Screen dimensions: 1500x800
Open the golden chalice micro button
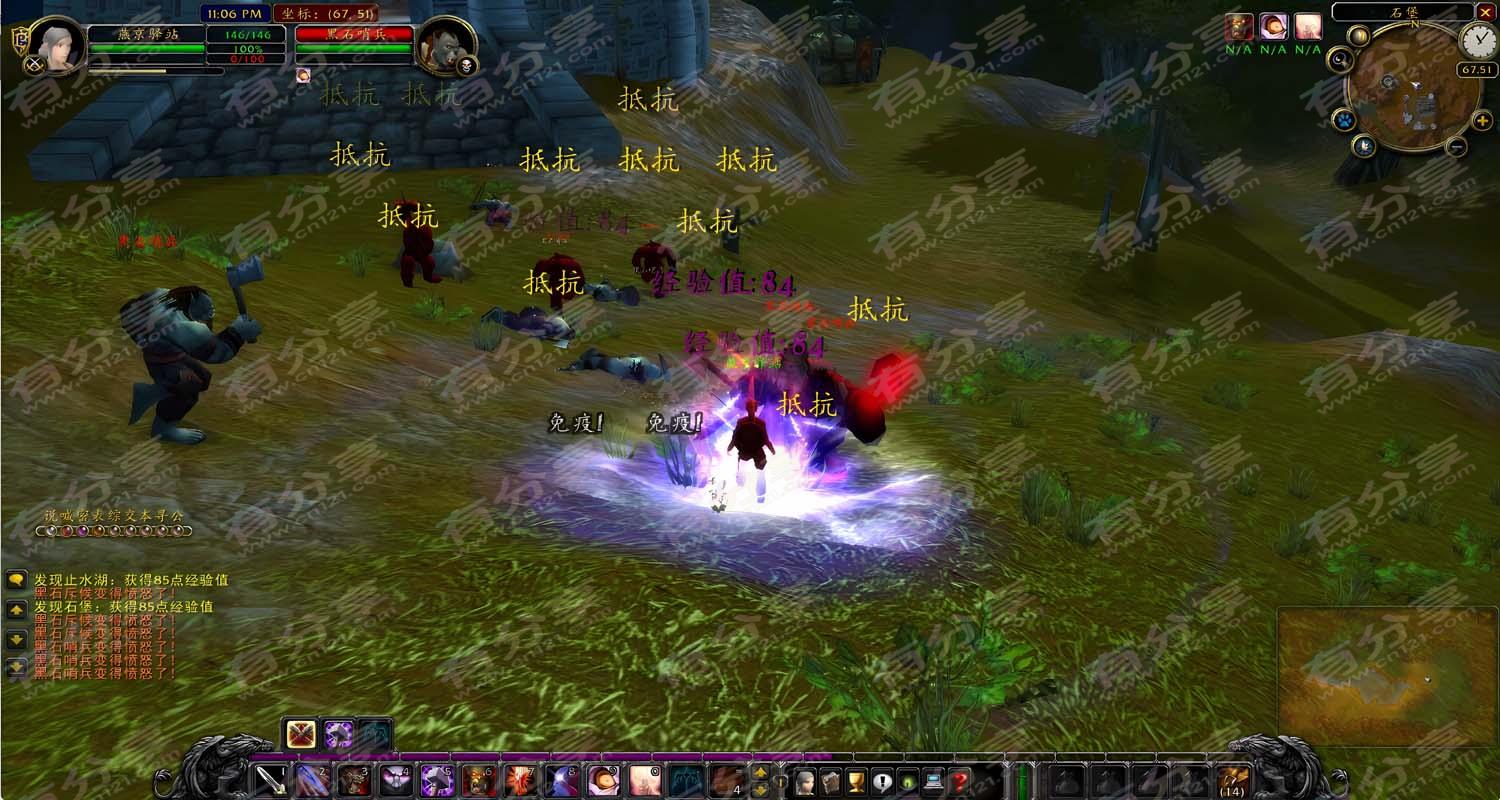[856, 781]
